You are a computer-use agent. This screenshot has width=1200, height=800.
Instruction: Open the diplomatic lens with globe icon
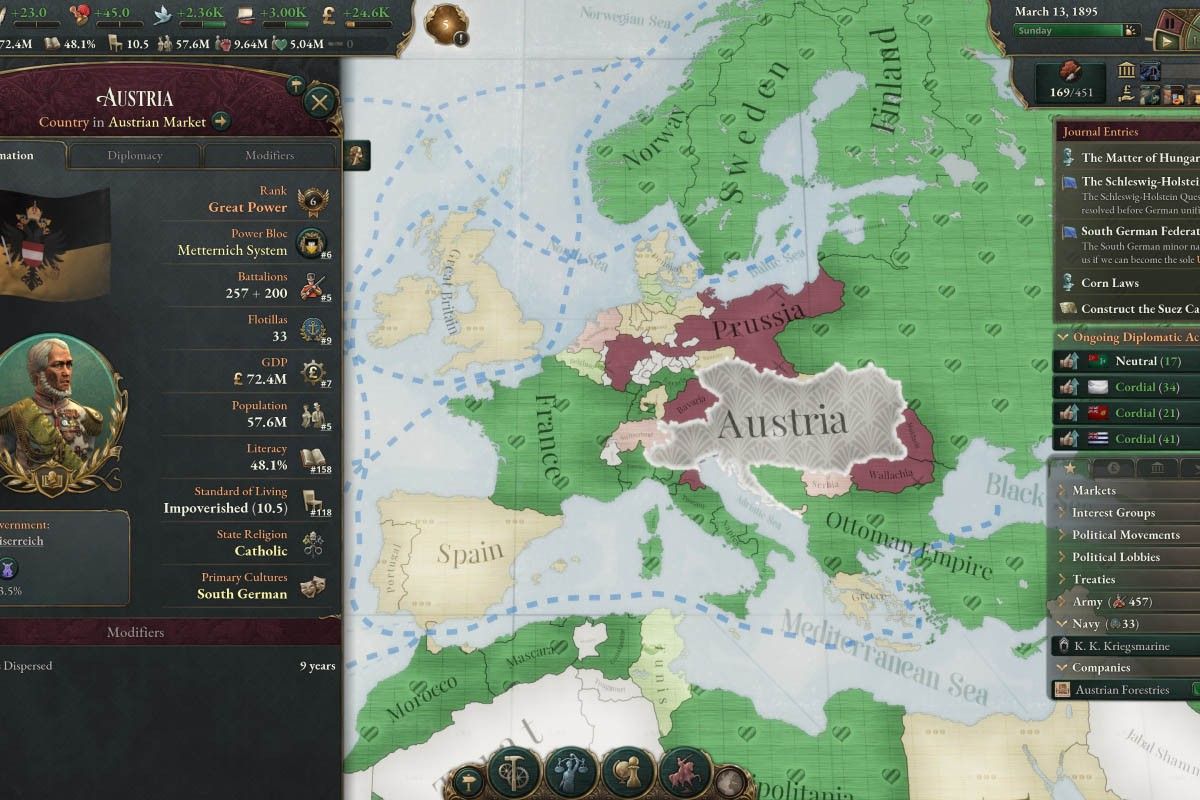pyautogui.click(x=630, y=770)
